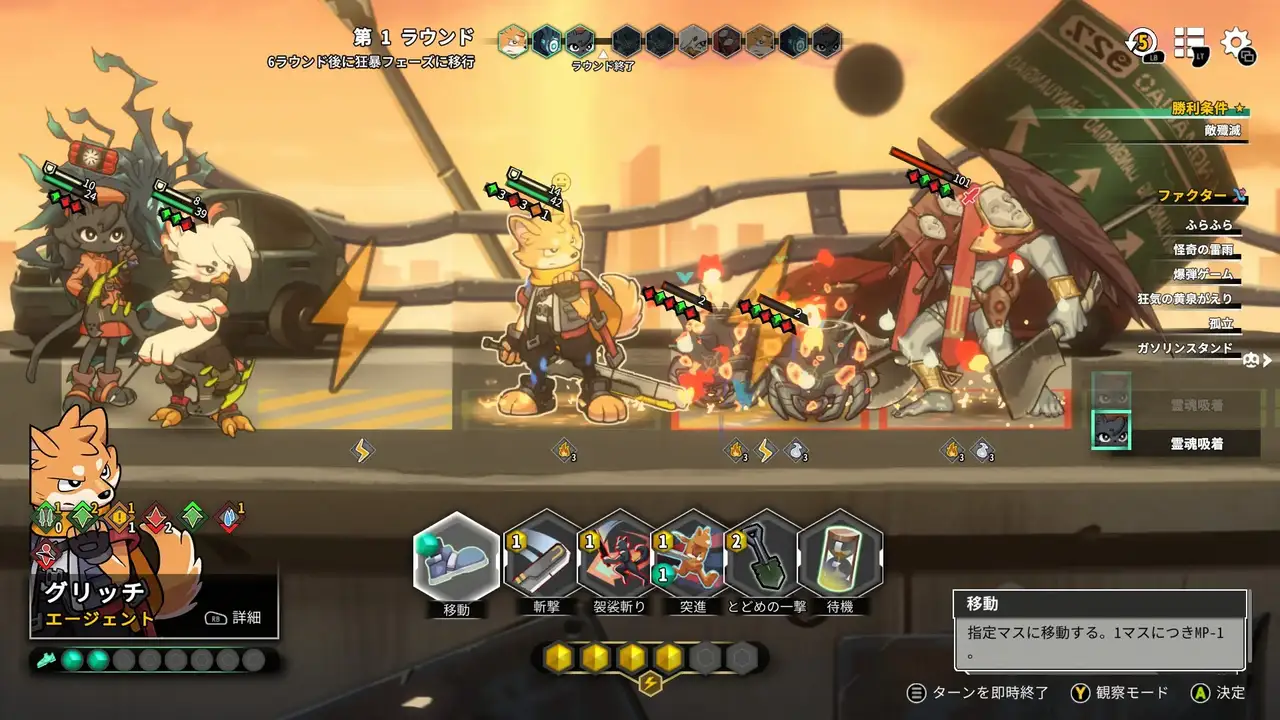Click the 狂気の黄泉がえり factor entry
This screenshot has width=1280, height=720.
tap(1190, 298)
